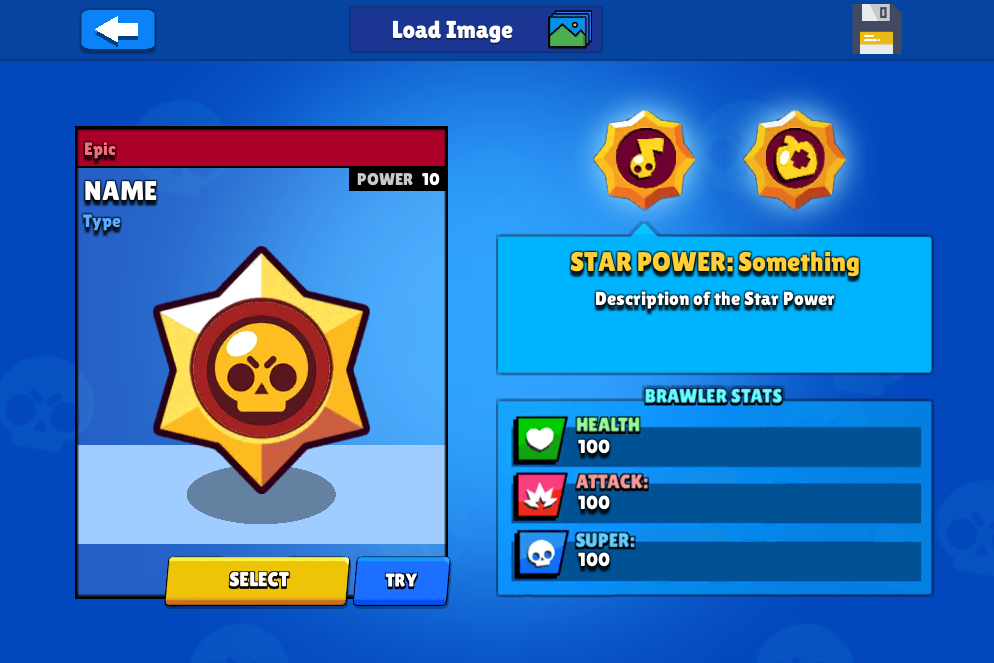Edit the brawler Type label
994x663 pixels.
click(102, 223)
